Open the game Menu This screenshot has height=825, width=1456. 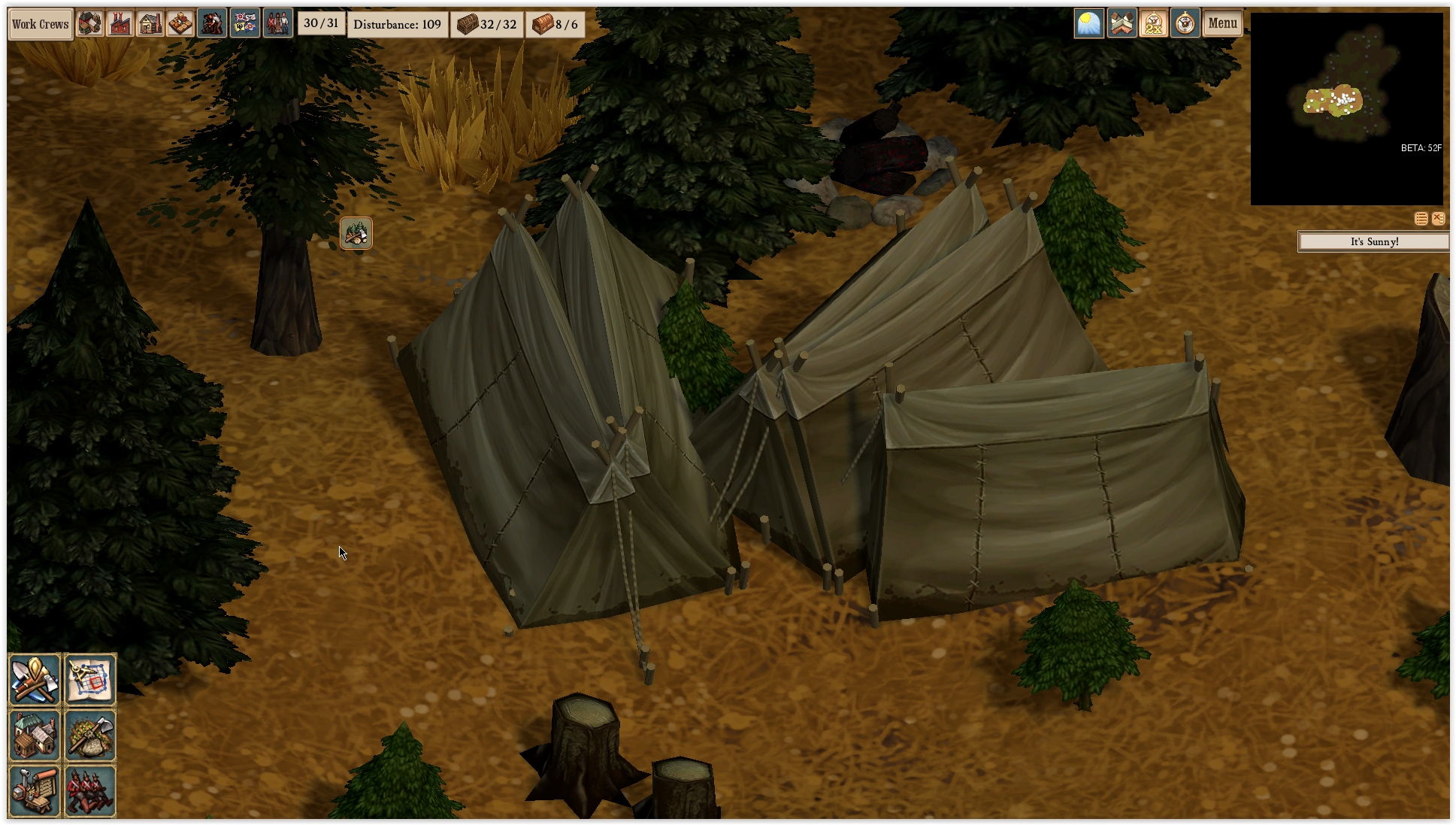point(1222,24)
